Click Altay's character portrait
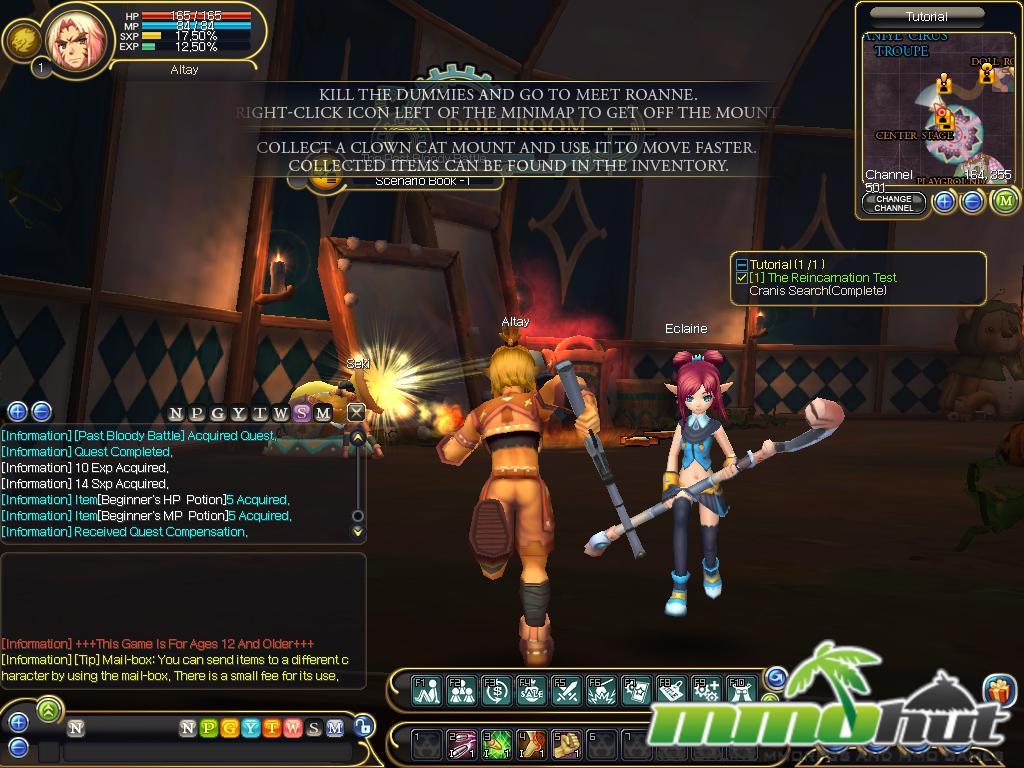1024x768 pixels. coord(75,40)
